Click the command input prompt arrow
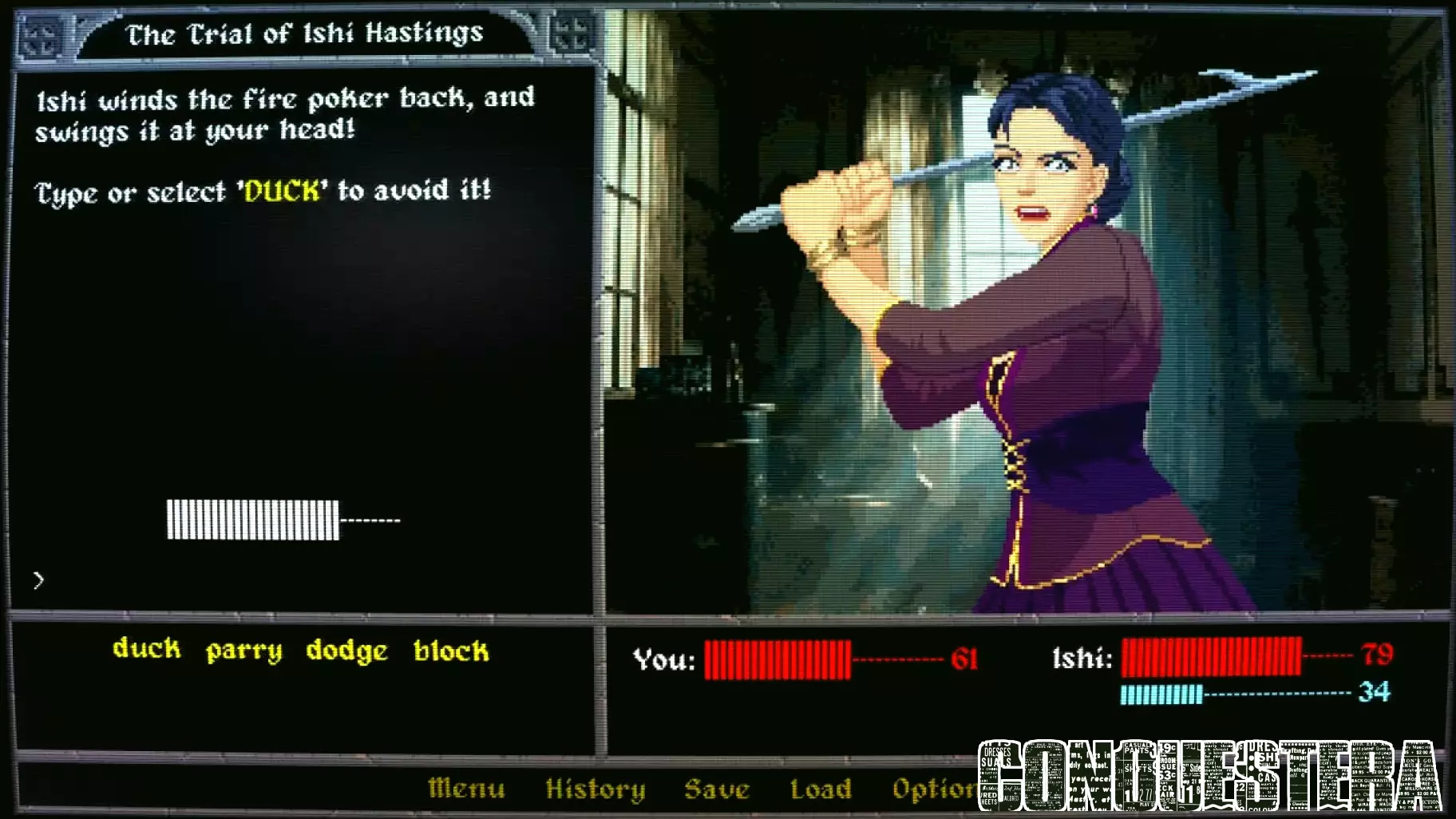The image size is (1456, 819). coord(38,581)
